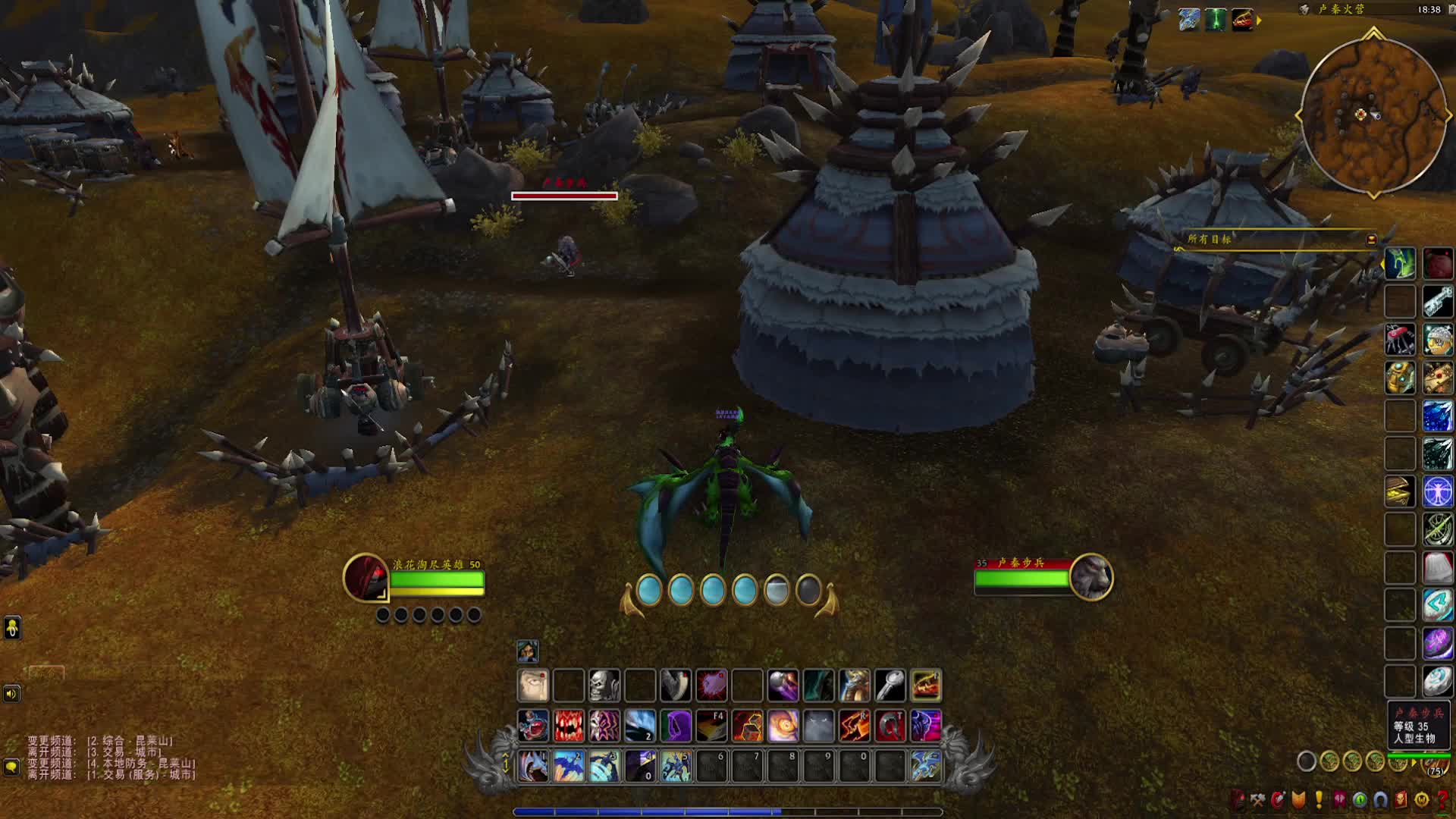Select the player portrait frame
1456x819 pixels.
[366, 578]
